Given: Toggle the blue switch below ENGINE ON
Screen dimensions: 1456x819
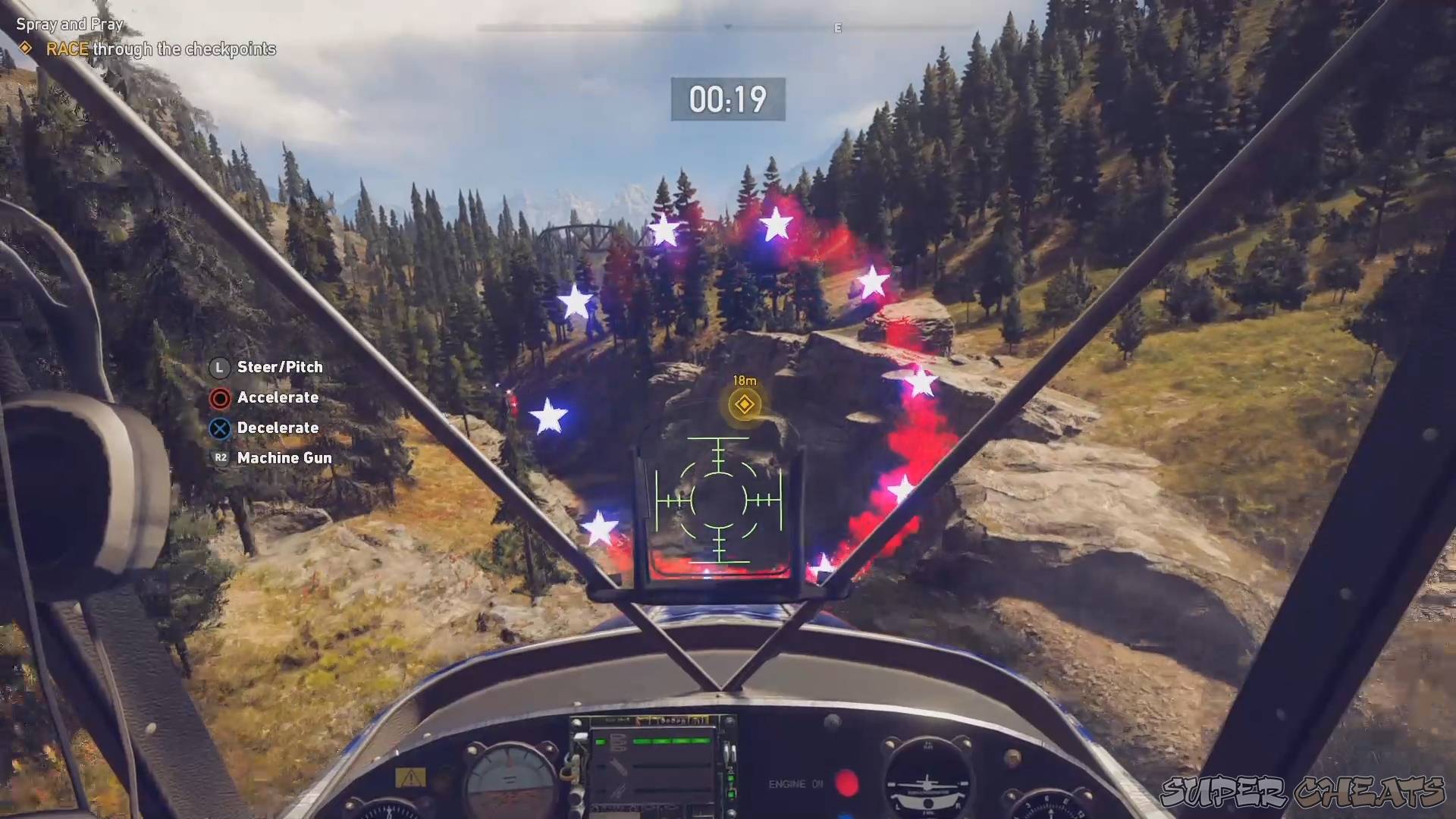Looking at the screenshot, I should coord(846,815).
